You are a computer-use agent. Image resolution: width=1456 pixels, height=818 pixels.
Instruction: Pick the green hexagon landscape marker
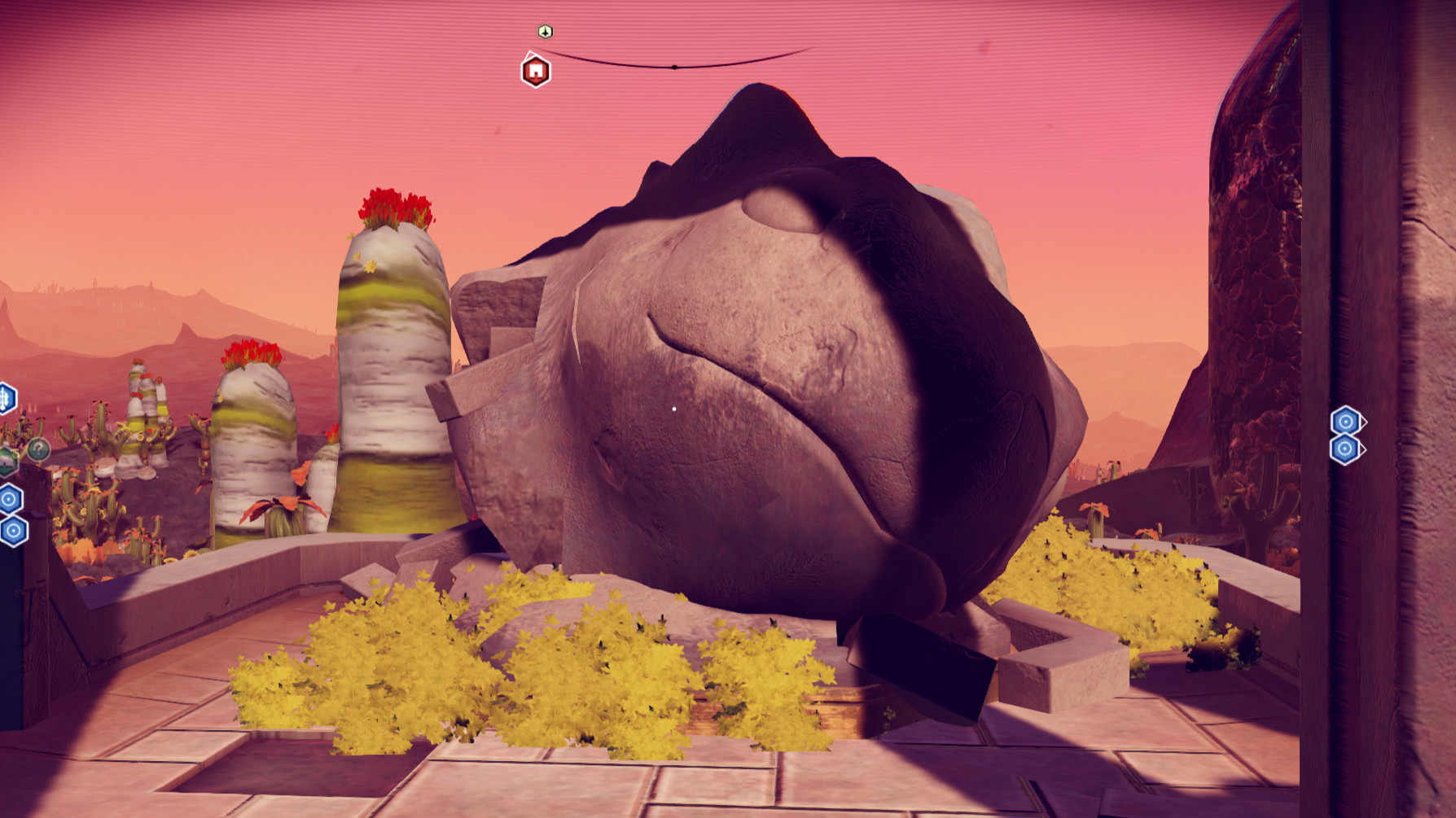(7, 461)
